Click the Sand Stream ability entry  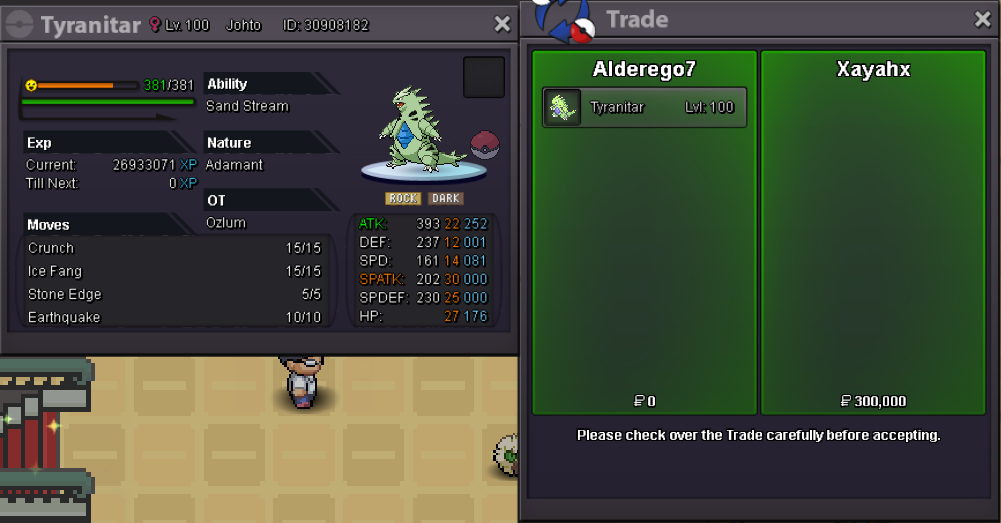click(247, 106)
